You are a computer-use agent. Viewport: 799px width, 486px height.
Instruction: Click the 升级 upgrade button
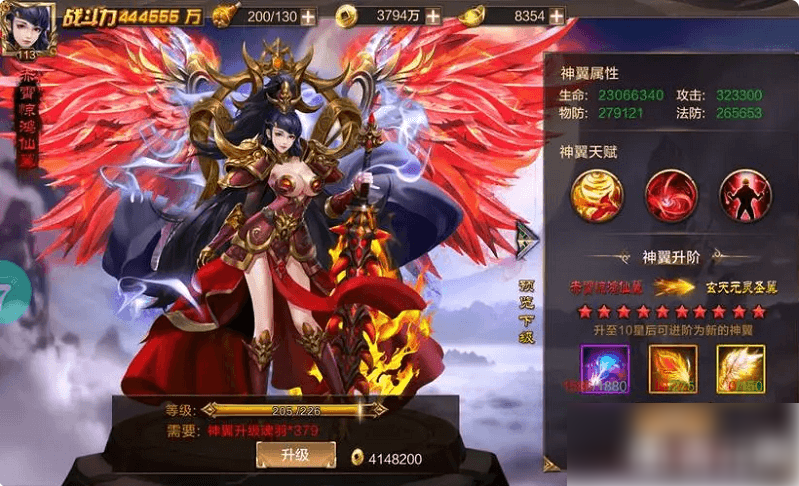[295, 455]
